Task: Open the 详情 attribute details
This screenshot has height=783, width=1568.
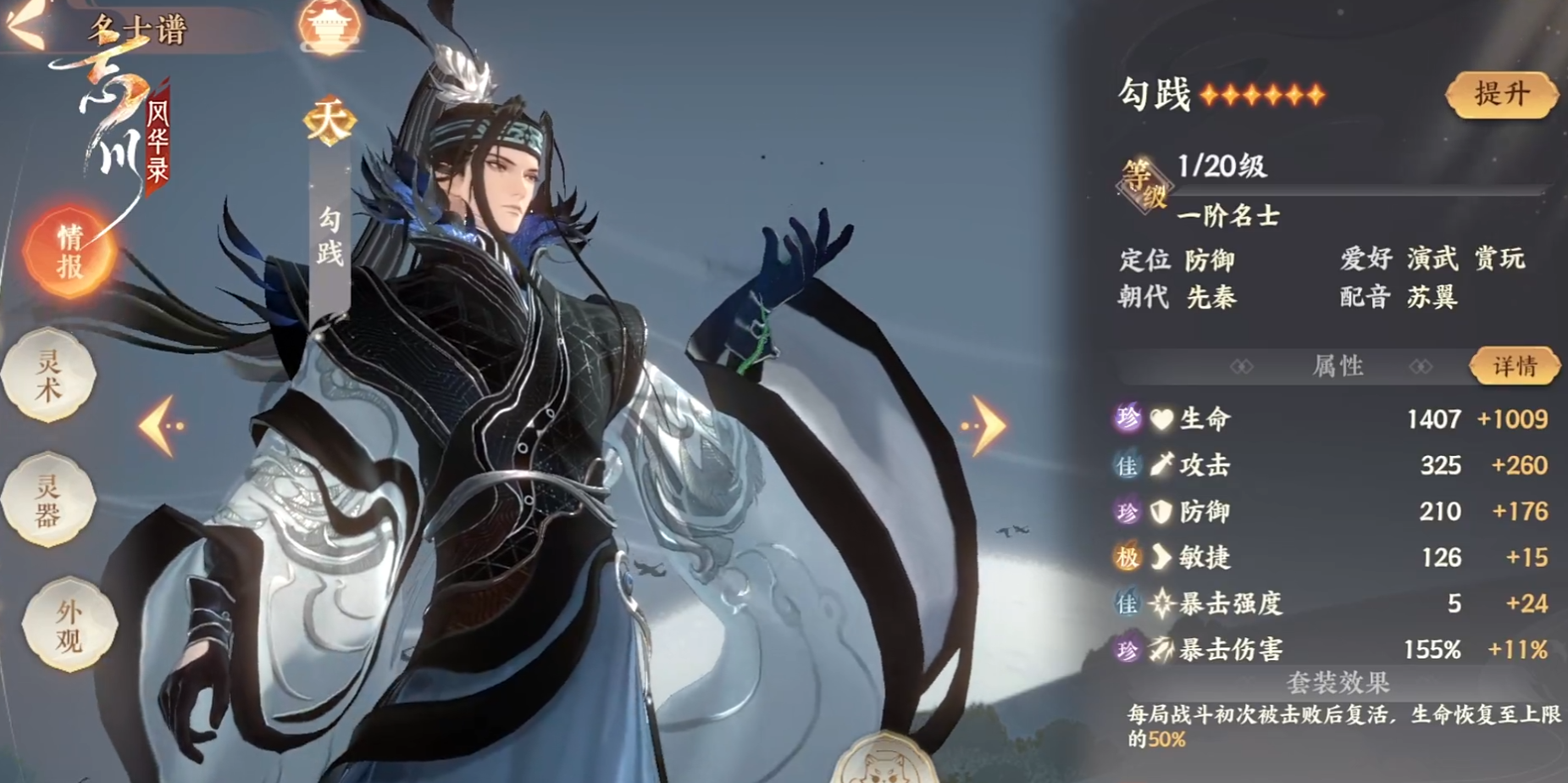Action: [1515, 366]
